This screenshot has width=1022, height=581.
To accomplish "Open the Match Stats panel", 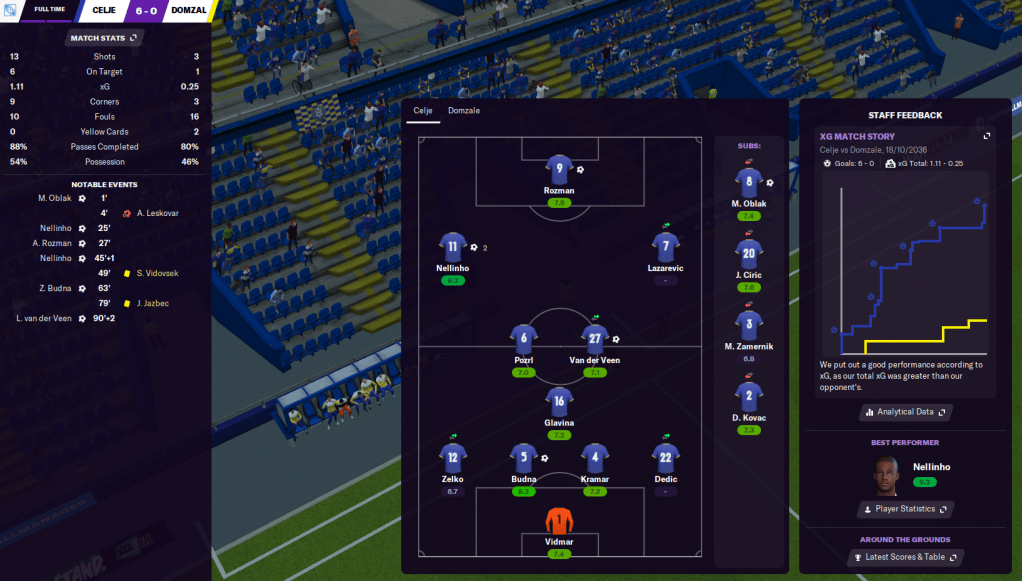I will pyautogui.click(x=104, y=38).
